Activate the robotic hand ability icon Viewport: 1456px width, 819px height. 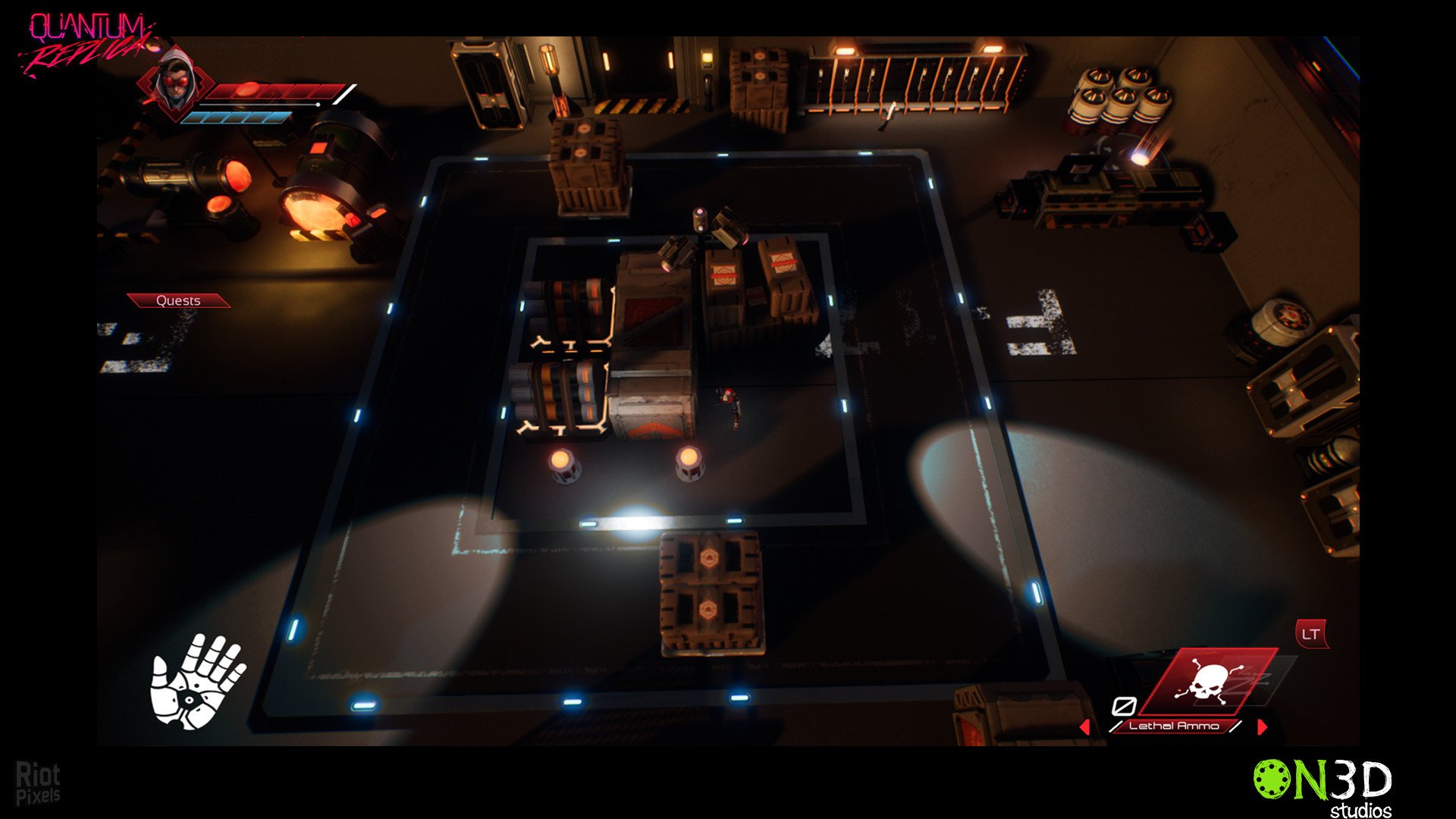click(x=198, y=680)
